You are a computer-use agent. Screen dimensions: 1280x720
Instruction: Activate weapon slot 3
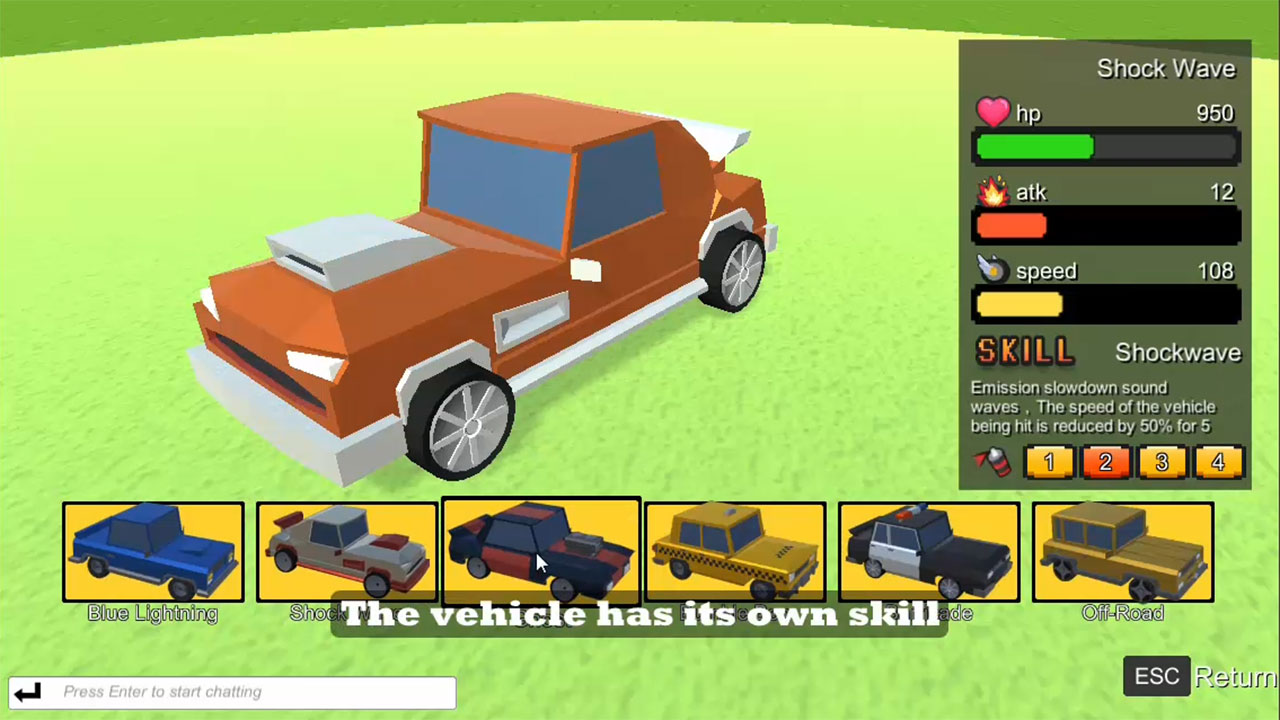[x=1162, y=461]
